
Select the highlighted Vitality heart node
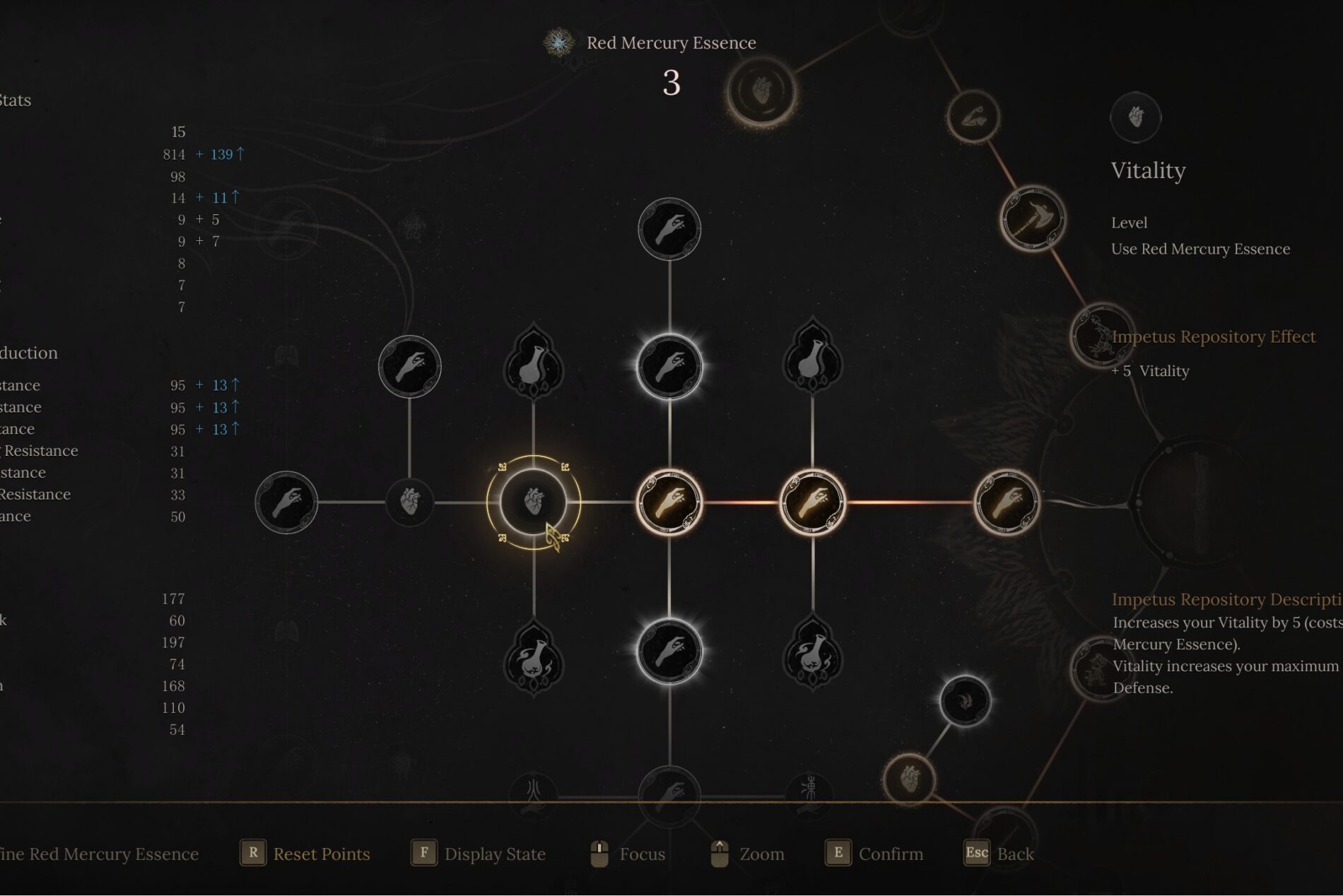pyautogui.click(x=533, y=502)
